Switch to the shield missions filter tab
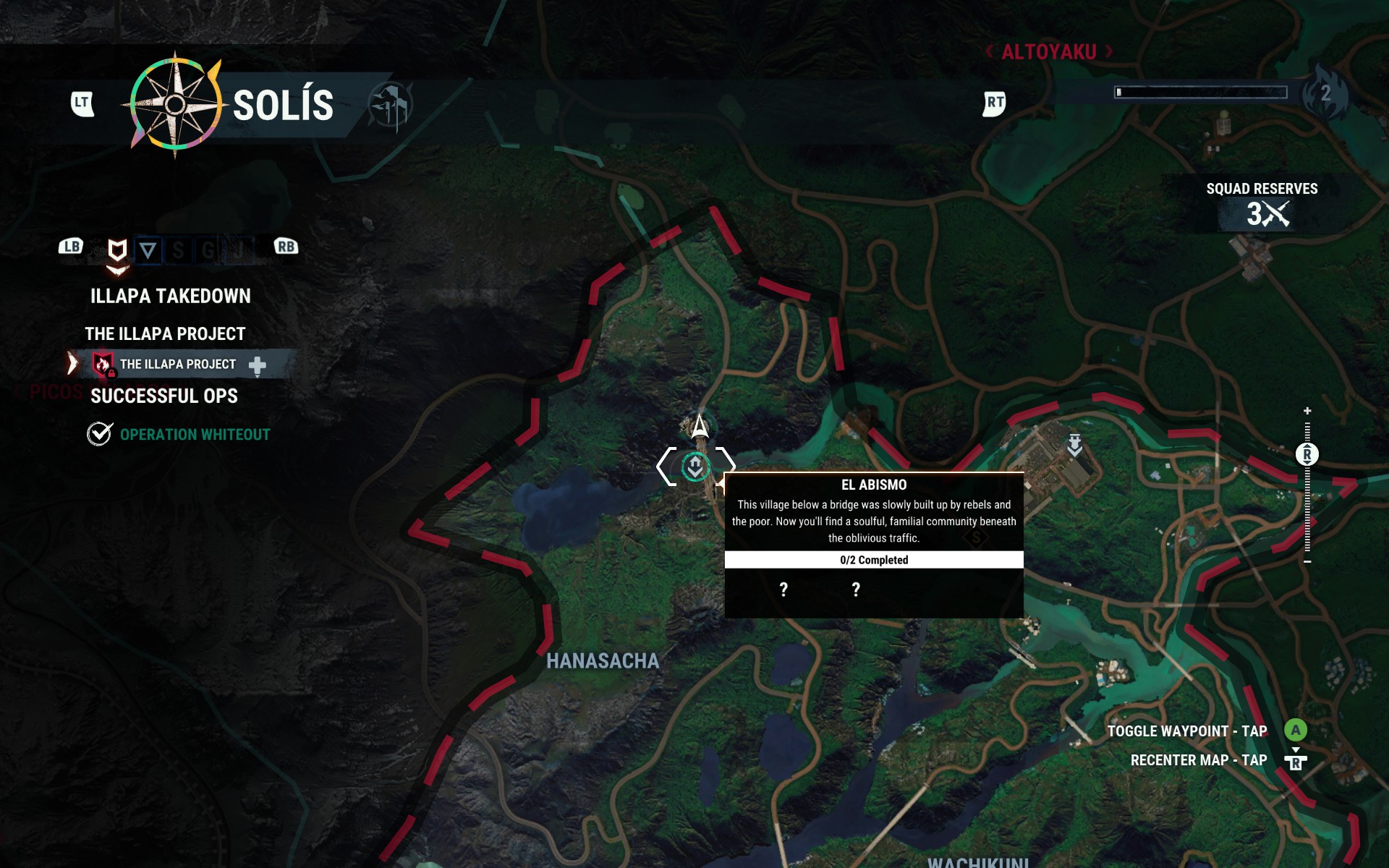 [117, 250]
